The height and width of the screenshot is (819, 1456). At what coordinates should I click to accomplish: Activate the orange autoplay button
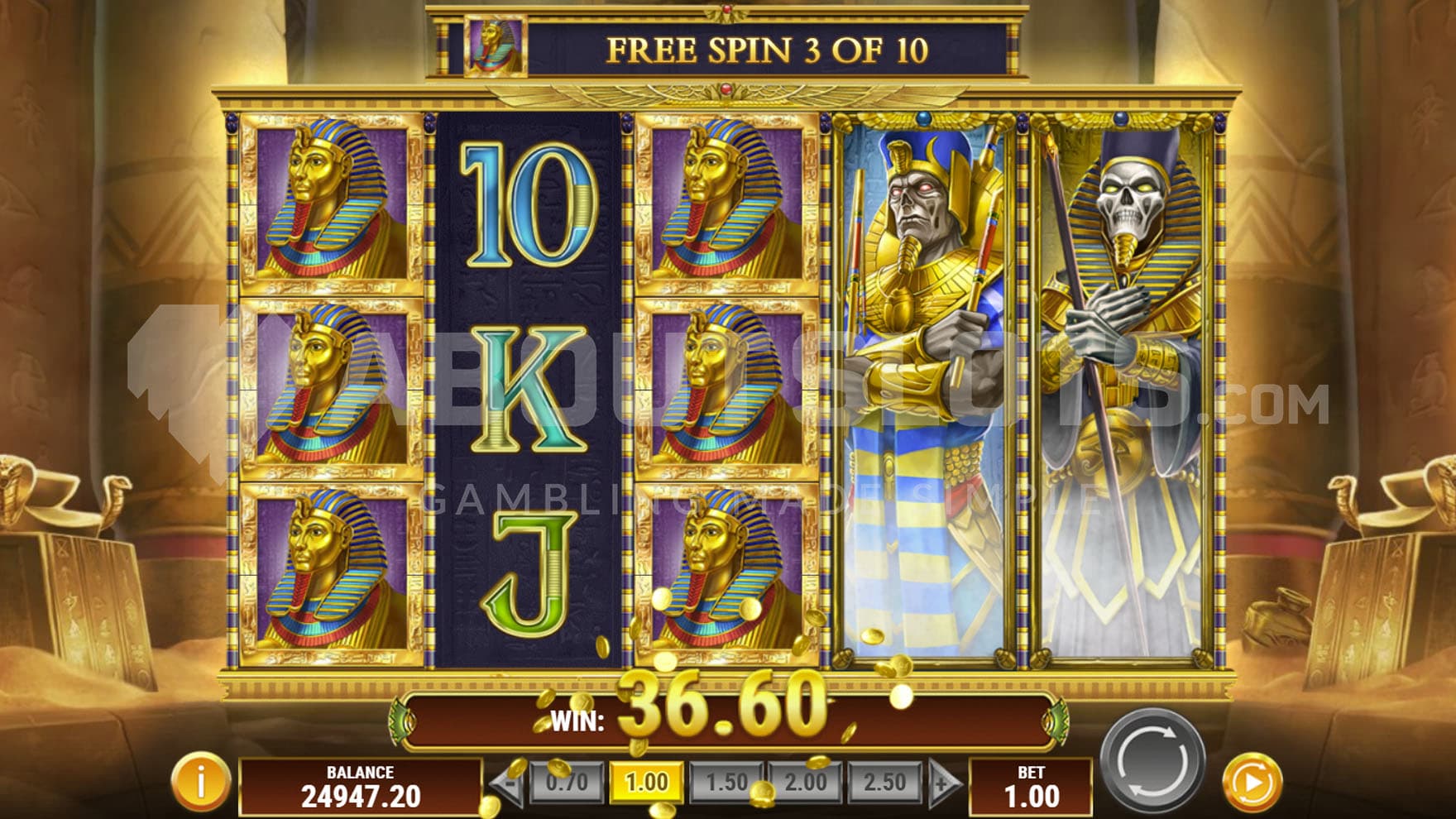tap(1252, 782)
